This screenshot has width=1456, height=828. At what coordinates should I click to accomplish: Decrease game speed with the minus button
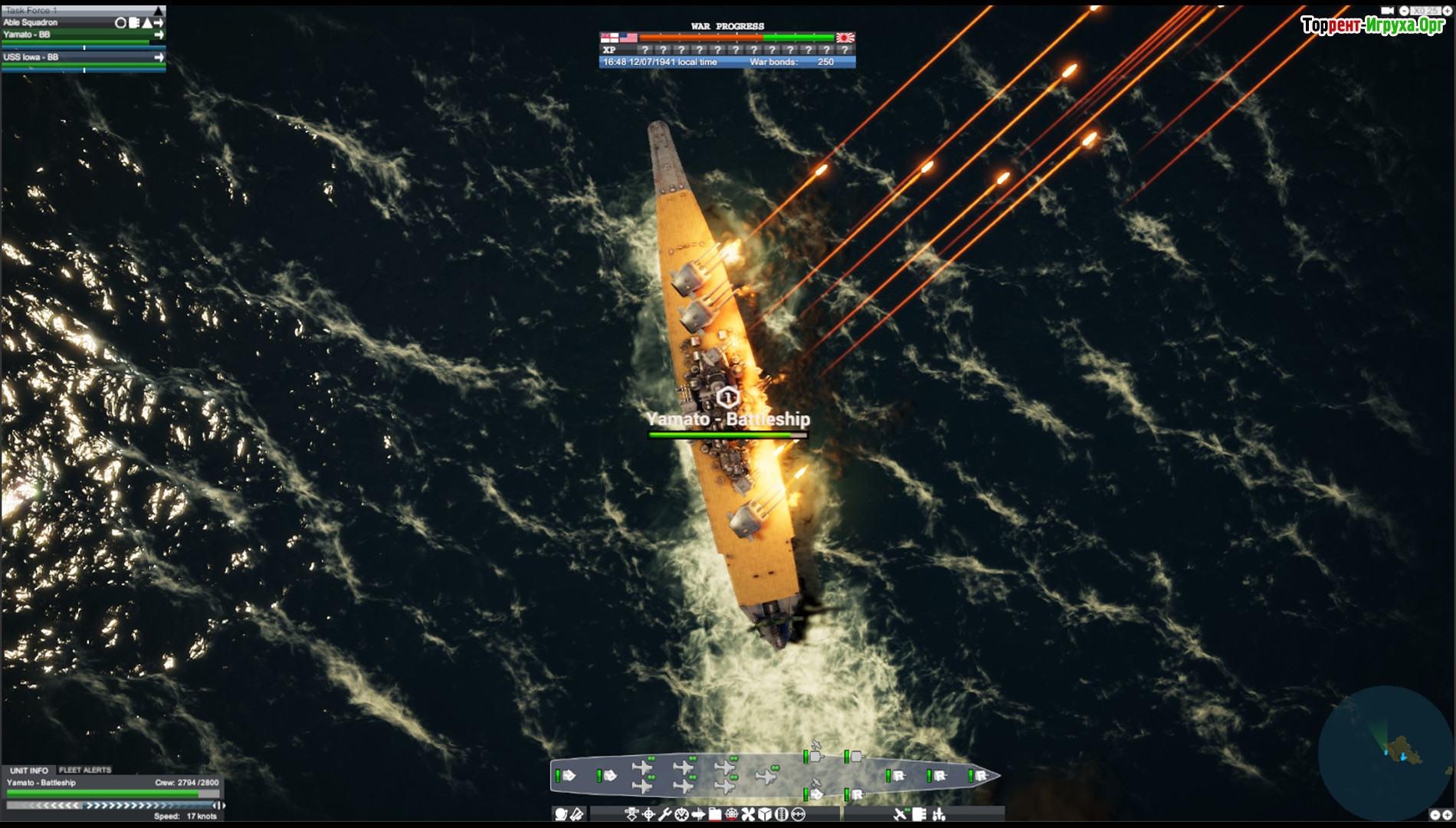pyautogui.click(x=1404, y=11)
